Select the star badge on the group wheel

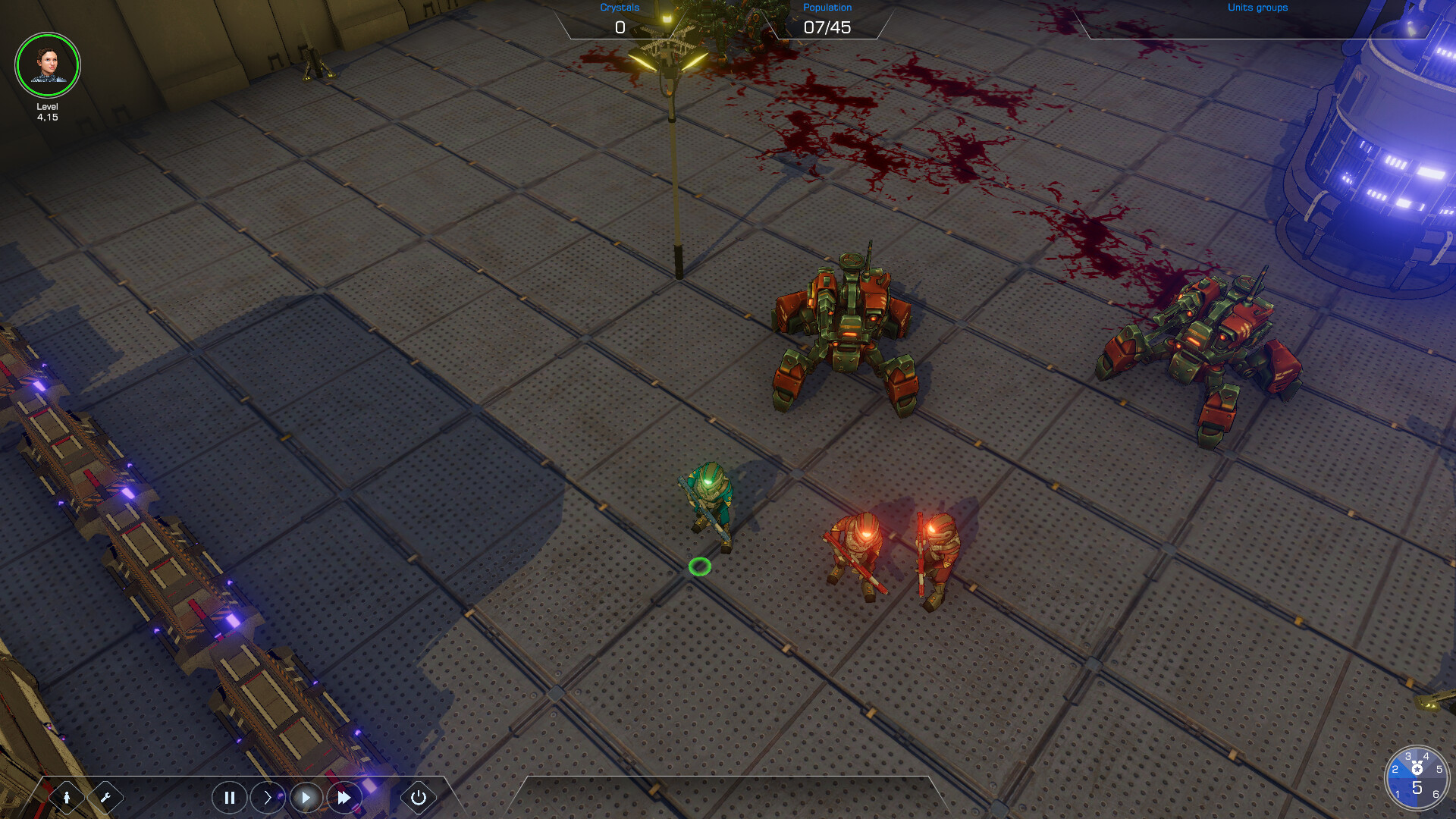tap(1417, 767)
